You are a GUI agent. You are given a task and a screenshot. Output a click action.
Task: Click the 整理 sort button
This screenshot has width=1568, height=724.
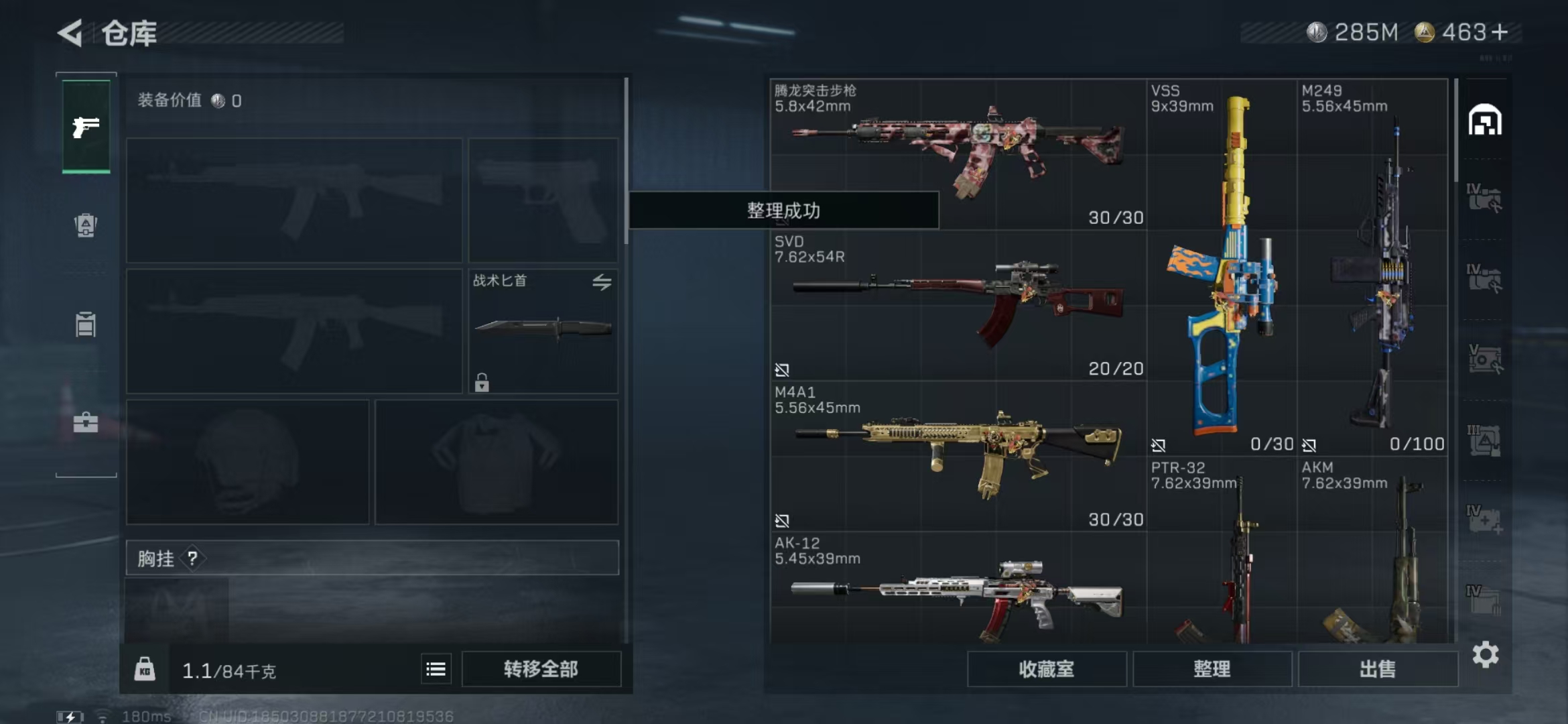pos(1212,669)
